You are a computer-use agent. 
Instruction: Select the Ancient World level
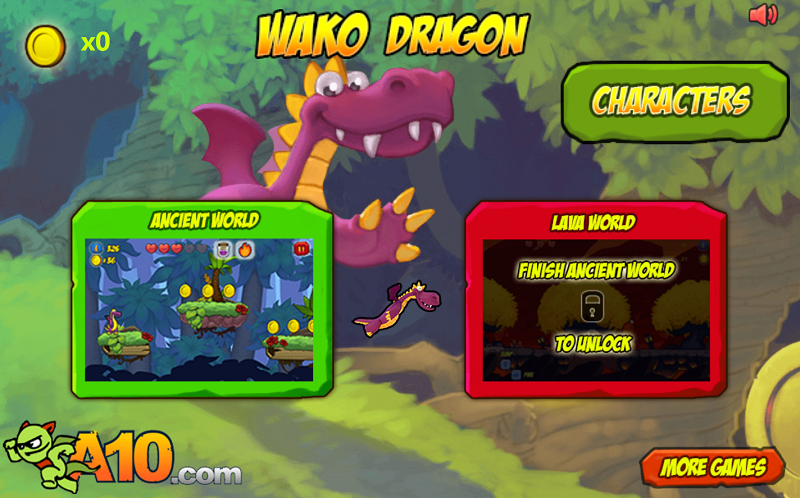point(204,300)
